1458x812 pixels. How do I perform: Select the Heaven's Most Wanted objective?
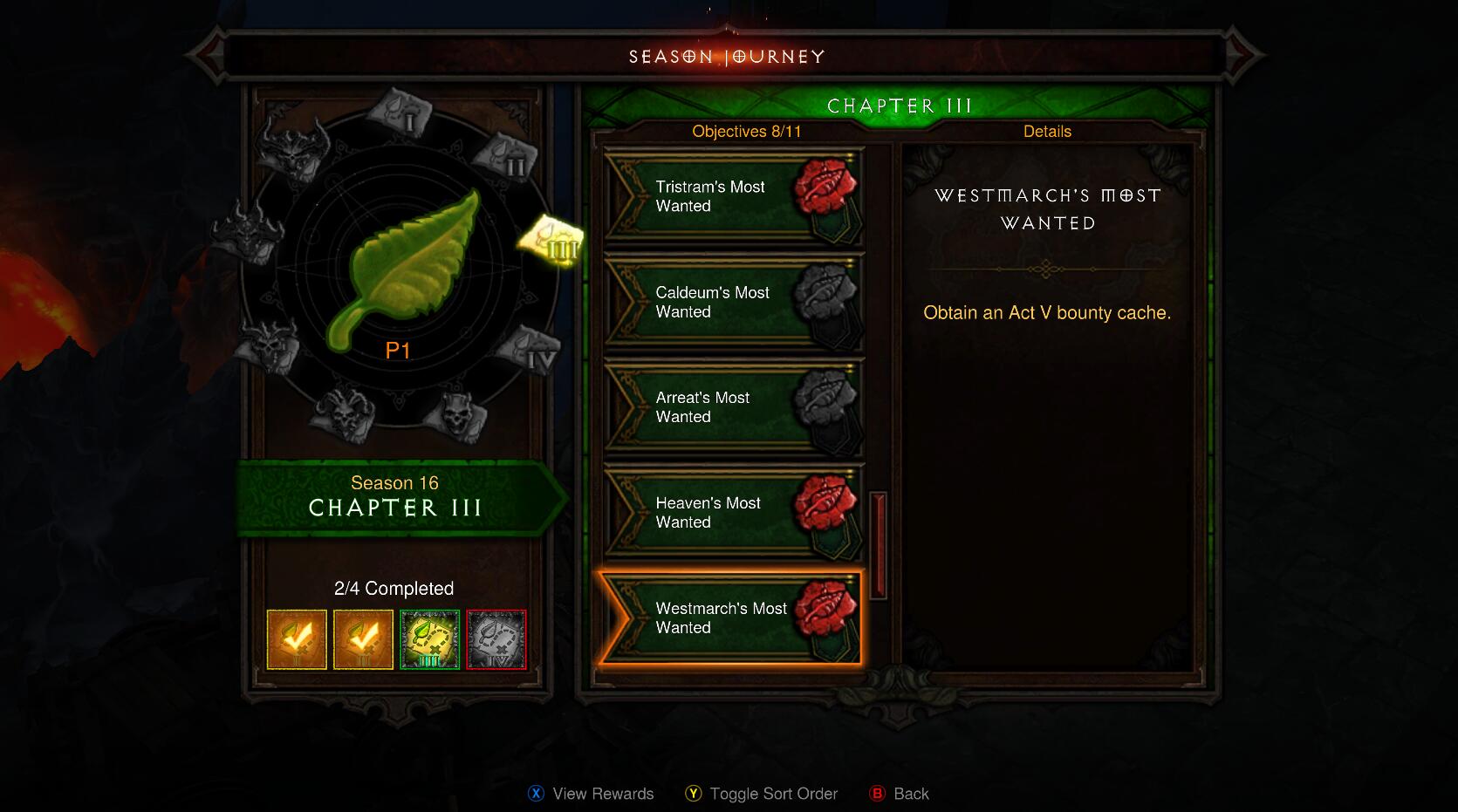[x=731, y=513]
